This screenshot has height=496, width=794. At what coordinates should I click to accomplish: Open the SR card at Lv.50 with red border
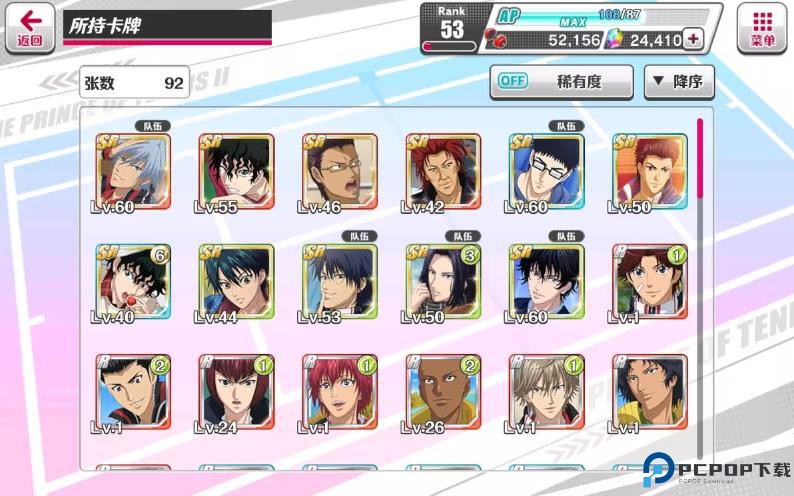[650, 172]
